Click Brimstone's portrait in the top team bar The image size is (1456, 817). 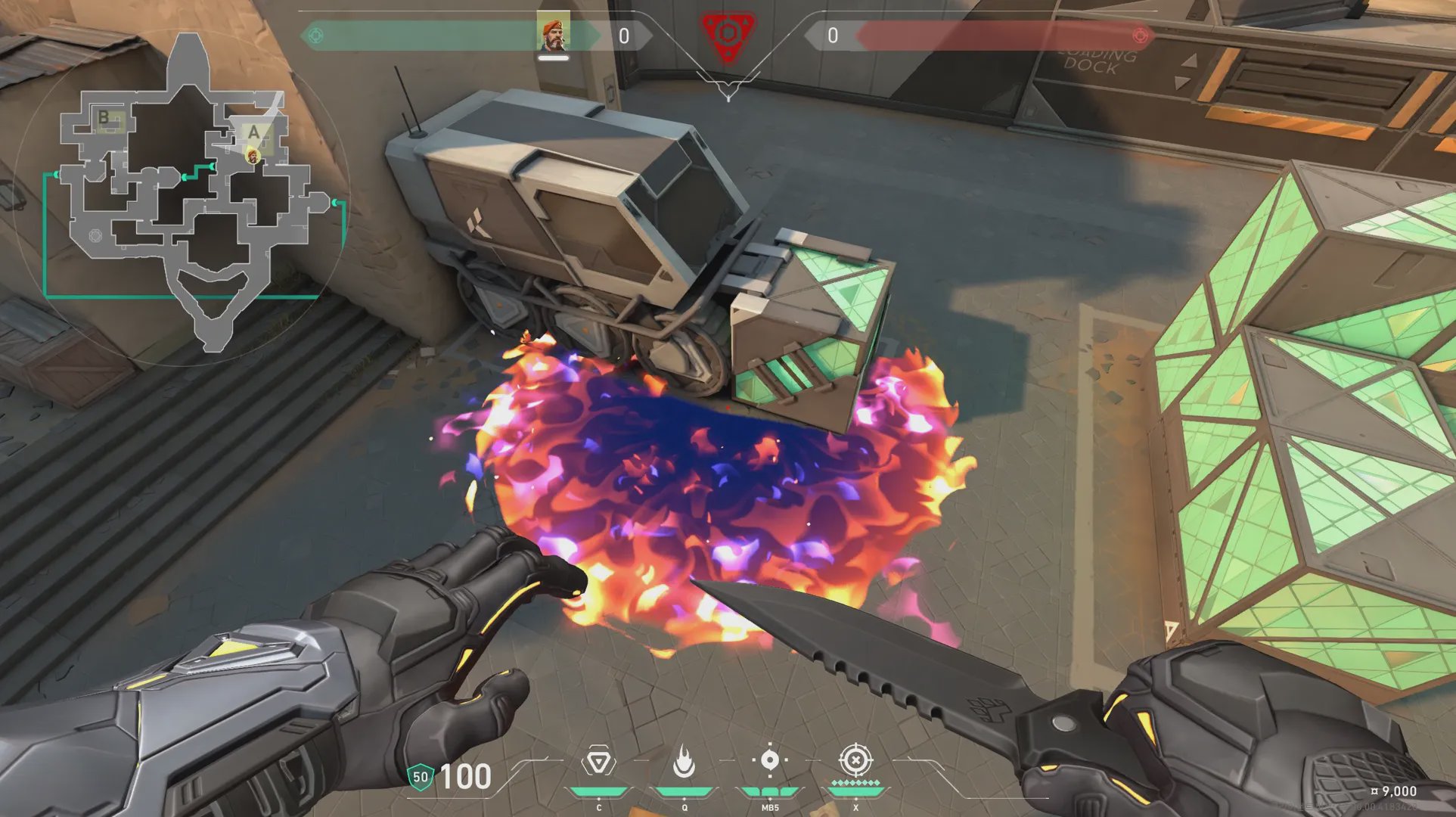pyautogui.click(x=553, y=34)
